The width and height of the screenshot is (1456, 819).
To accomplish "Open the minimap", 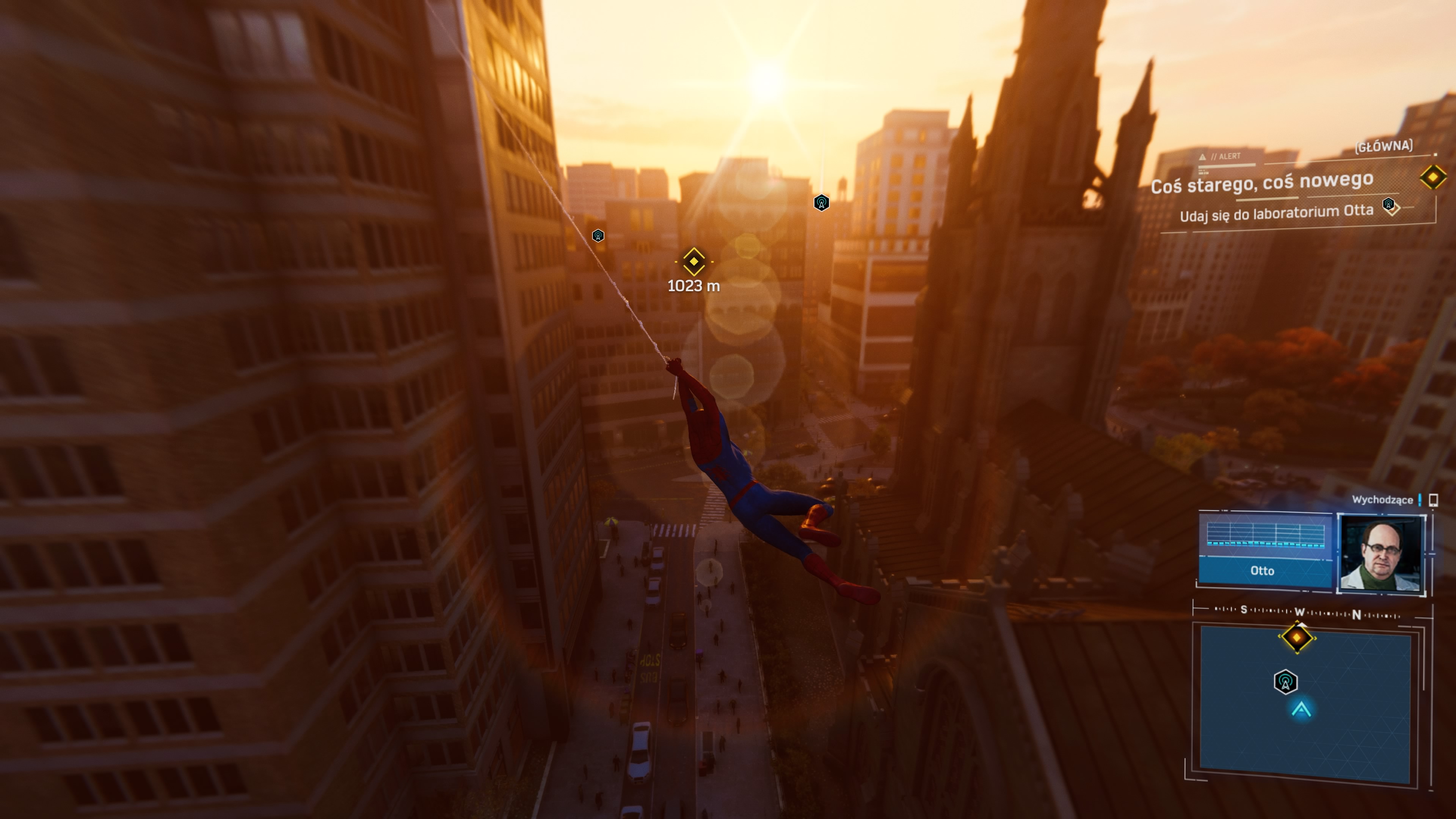I will coord(1305,701).
